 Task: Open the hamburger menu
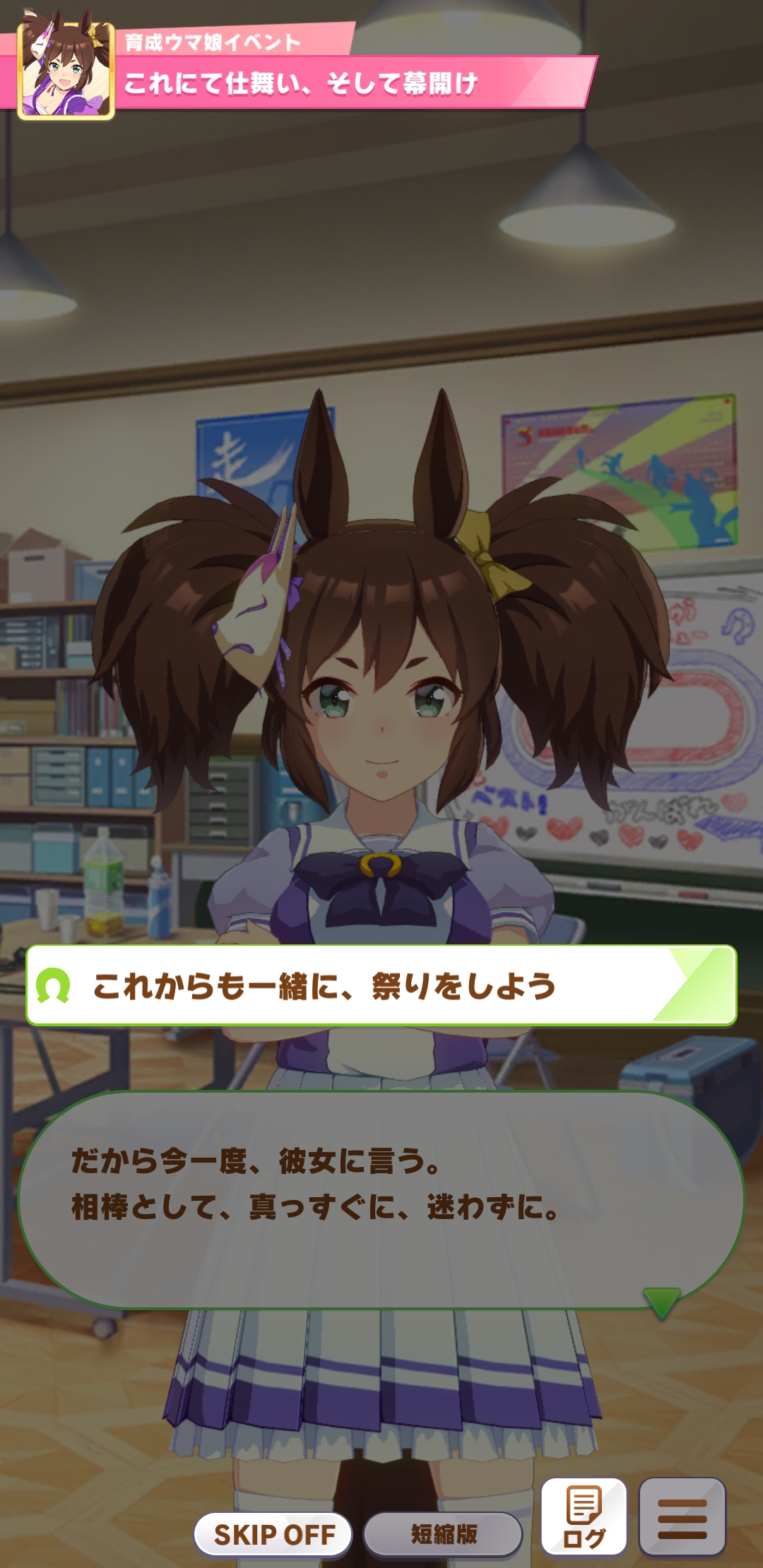pos(682,1517)
